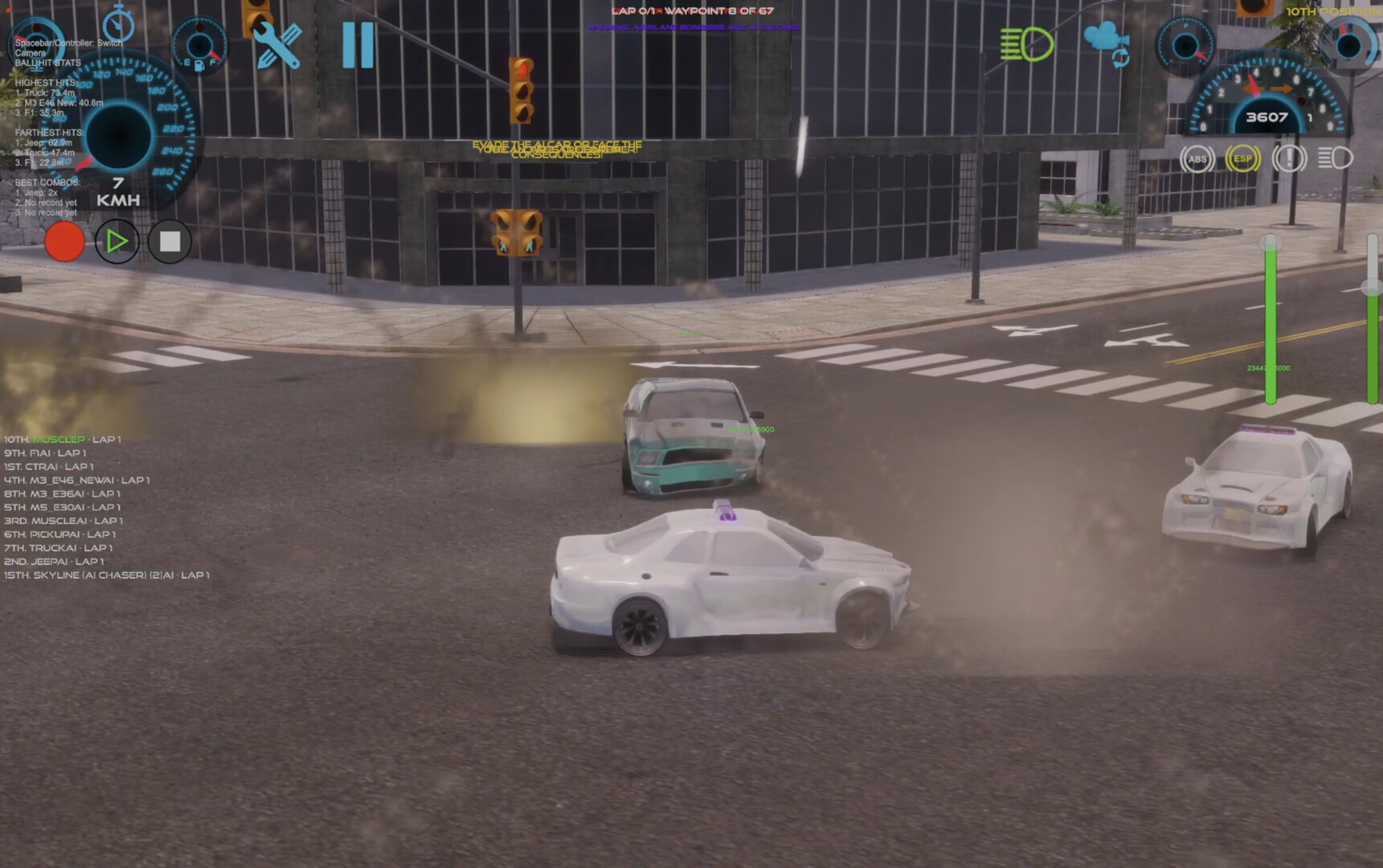
Task: Select the wrench tools icon
Action: 276,46
